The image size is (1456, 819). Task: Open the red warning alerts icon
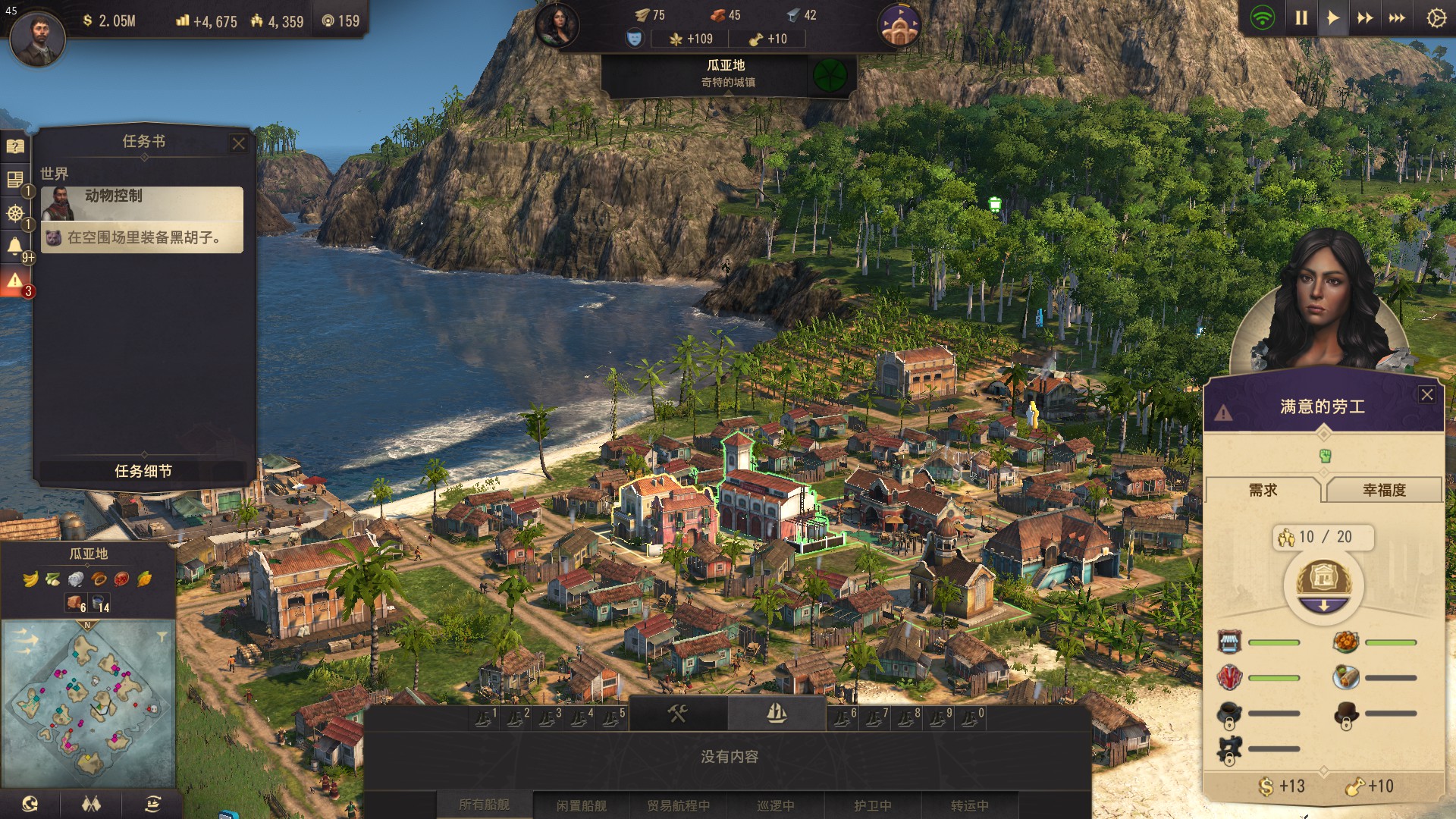coord(14,281)
